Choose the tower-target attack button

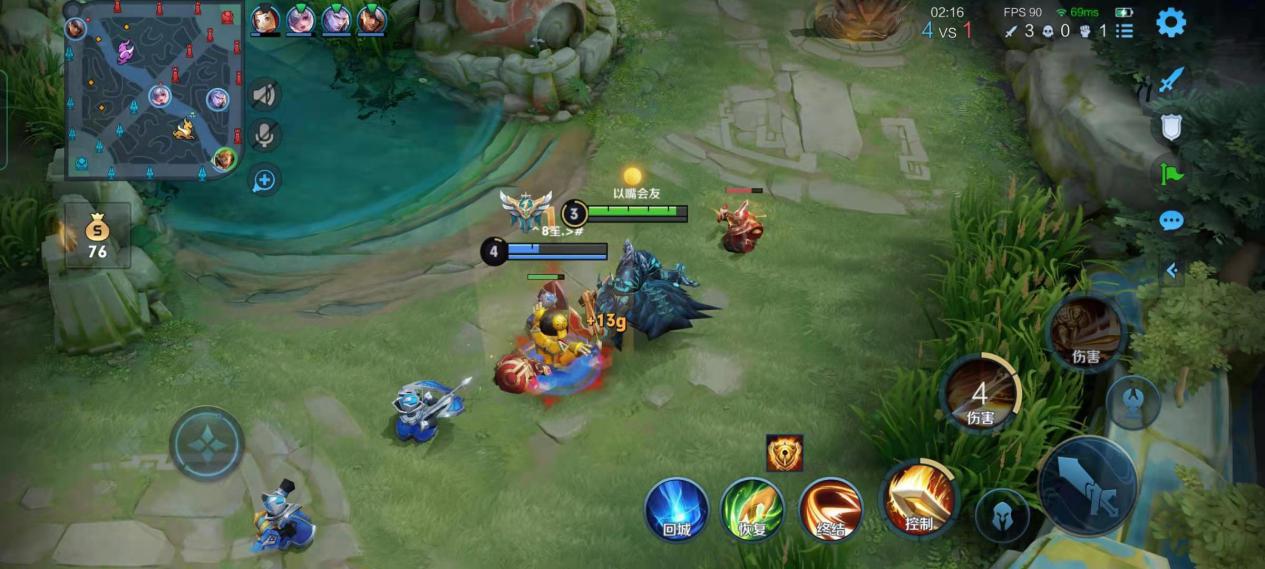[x=1133, y=401]
